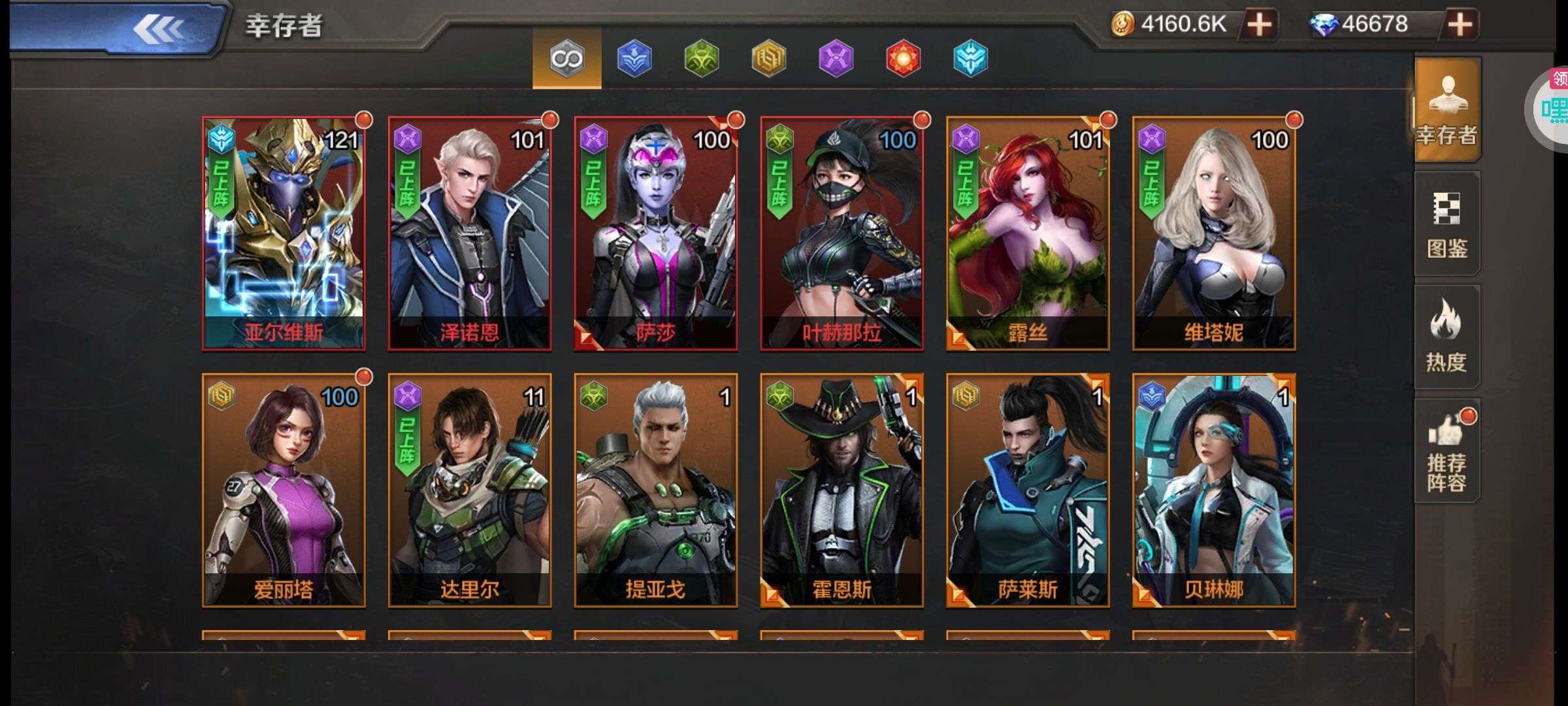Filter by the purple cross faction

(836, 59)
